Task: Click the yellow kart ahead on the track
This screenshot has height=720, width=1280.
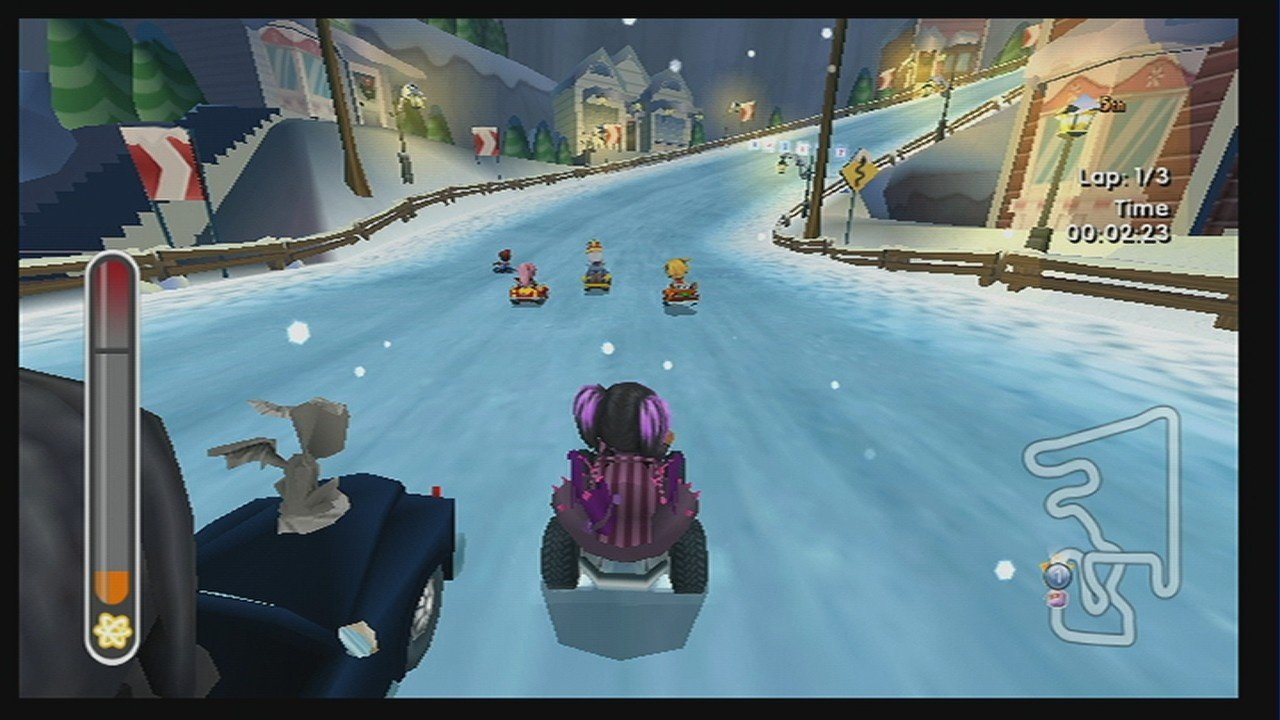Action: [x=595, y=280]
